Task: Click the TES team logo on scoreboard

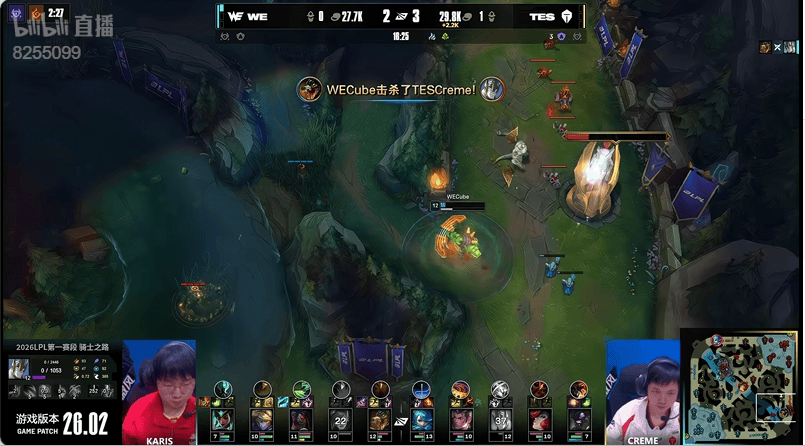Action: coord(571,17)
